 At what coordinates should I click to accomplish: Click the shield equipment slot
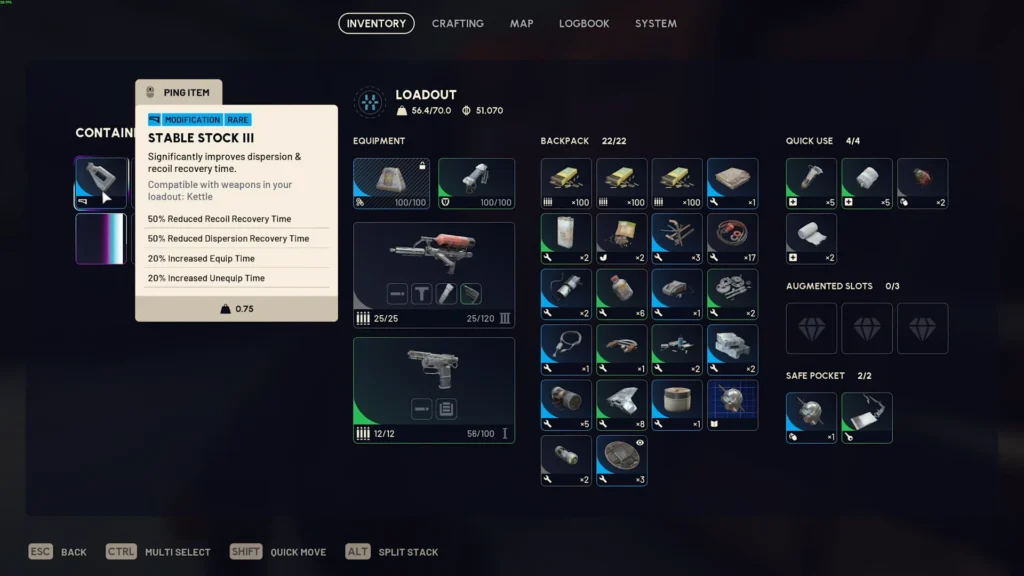coord(476,183)
